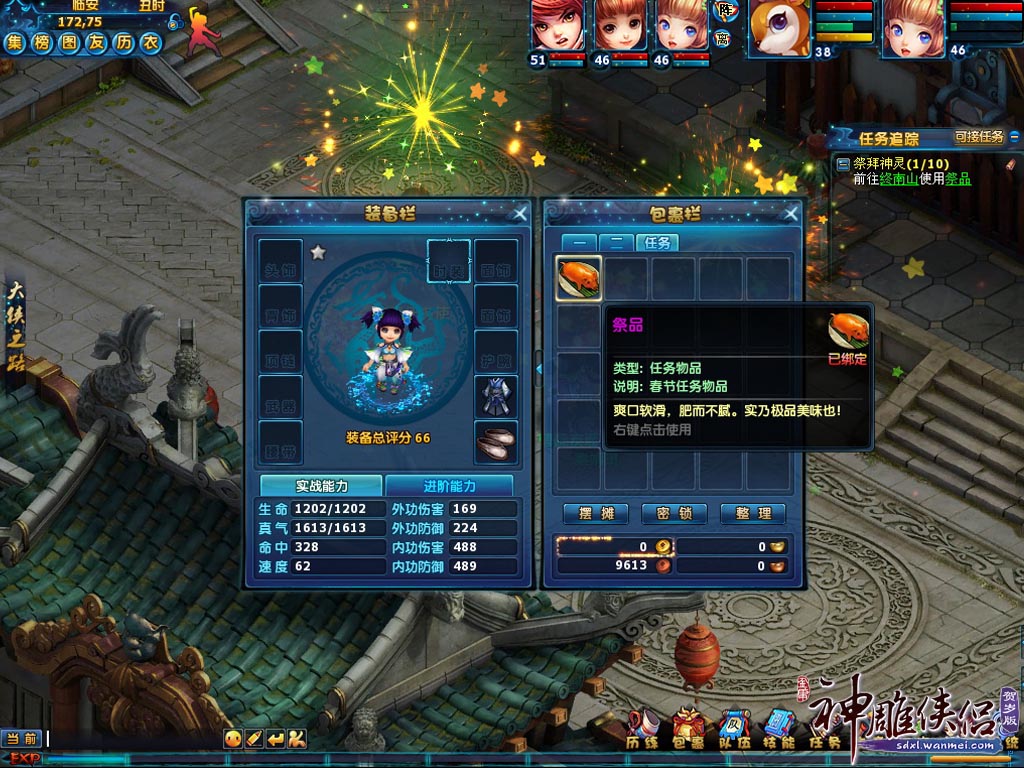
Task: Open the 图 map button
Action: [69, 42]
